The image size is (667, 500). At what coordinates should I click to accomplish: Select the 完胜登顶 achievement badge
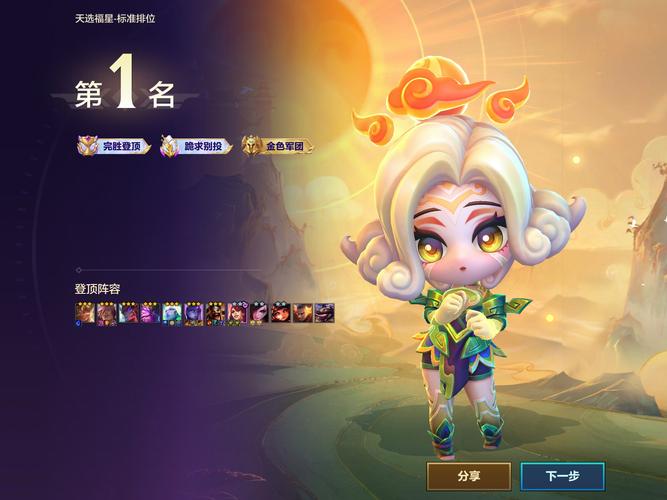pos(114,146)
